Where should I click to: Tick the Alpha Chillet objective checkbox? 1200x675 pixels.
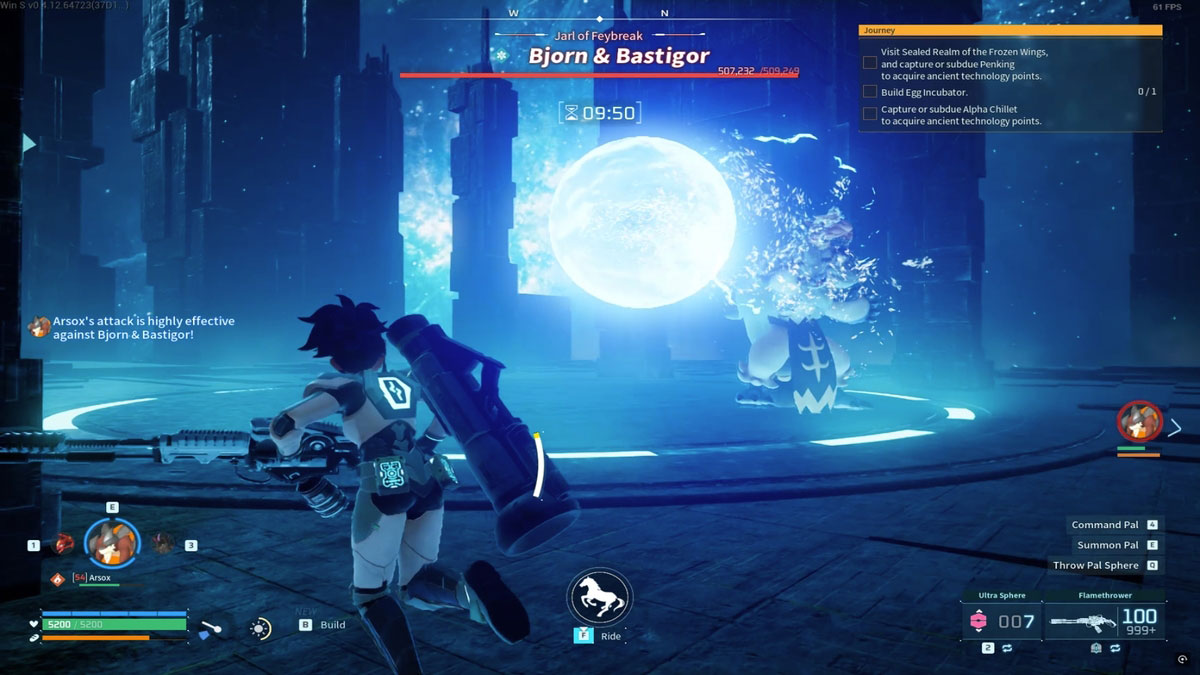click(870, 114)
